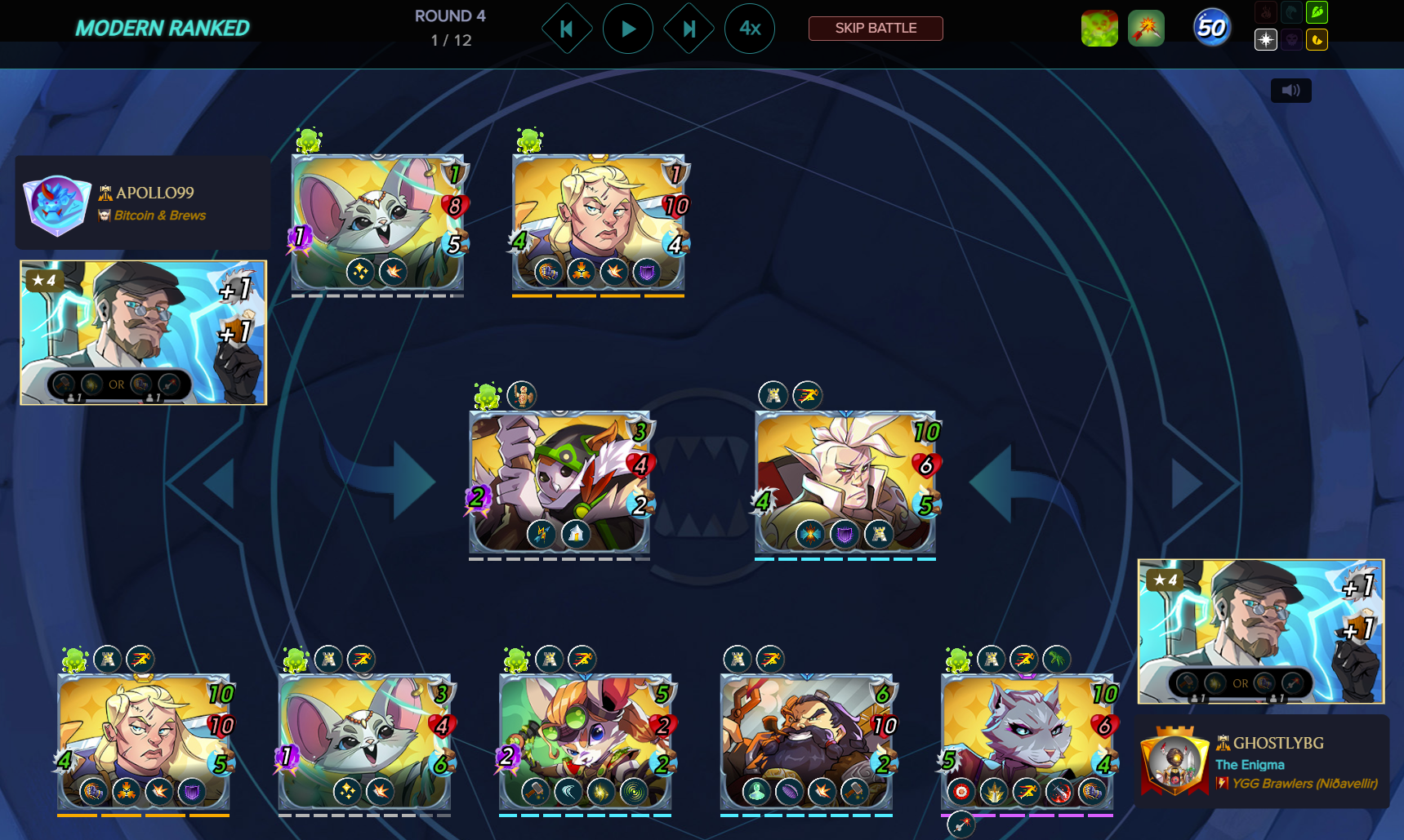Play the battle replay

(627, 29)
